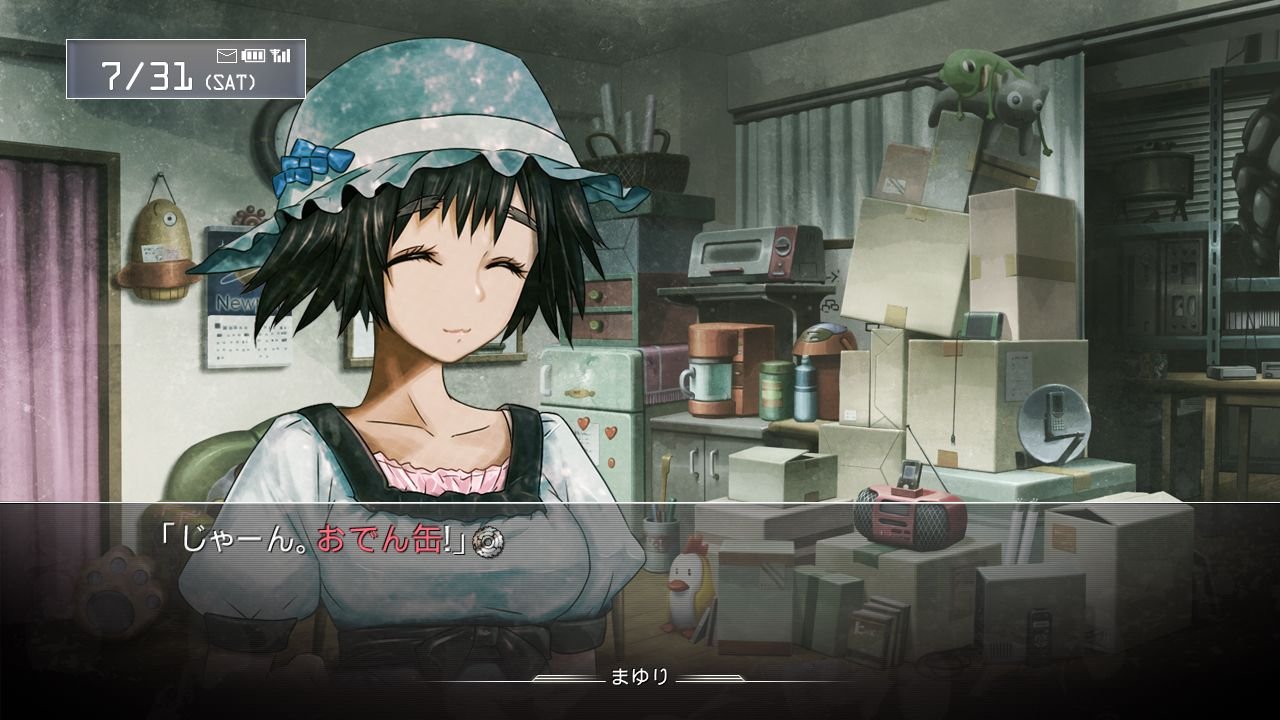The width and height of the screenshot is (1280, 720).
Task: Click the dialogue line to advance text
Action: click(x=318, y=539)
